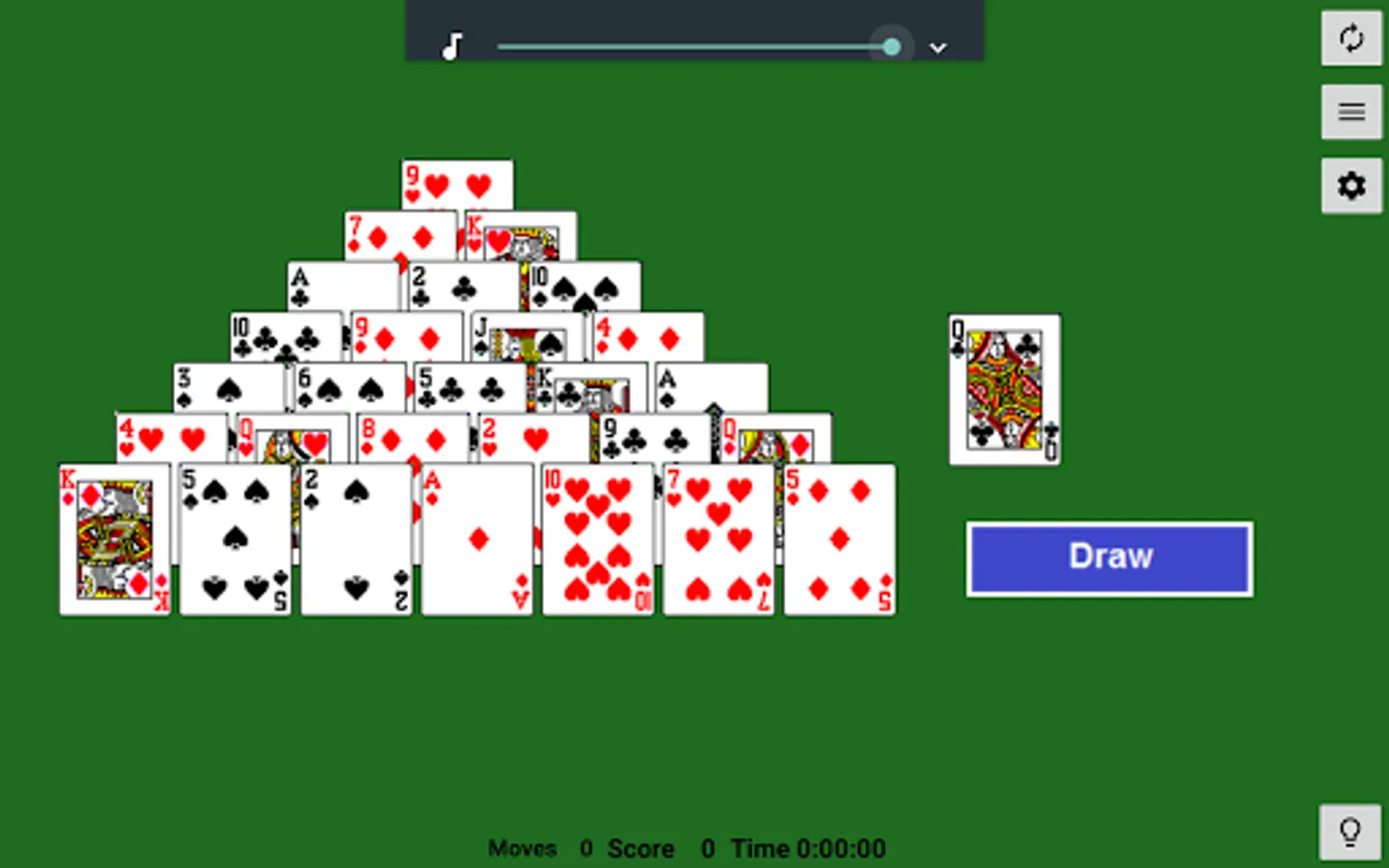Collapse the sound options dropdown arrow
Viewport: 1389px width, 868px height.
[937, 47]
